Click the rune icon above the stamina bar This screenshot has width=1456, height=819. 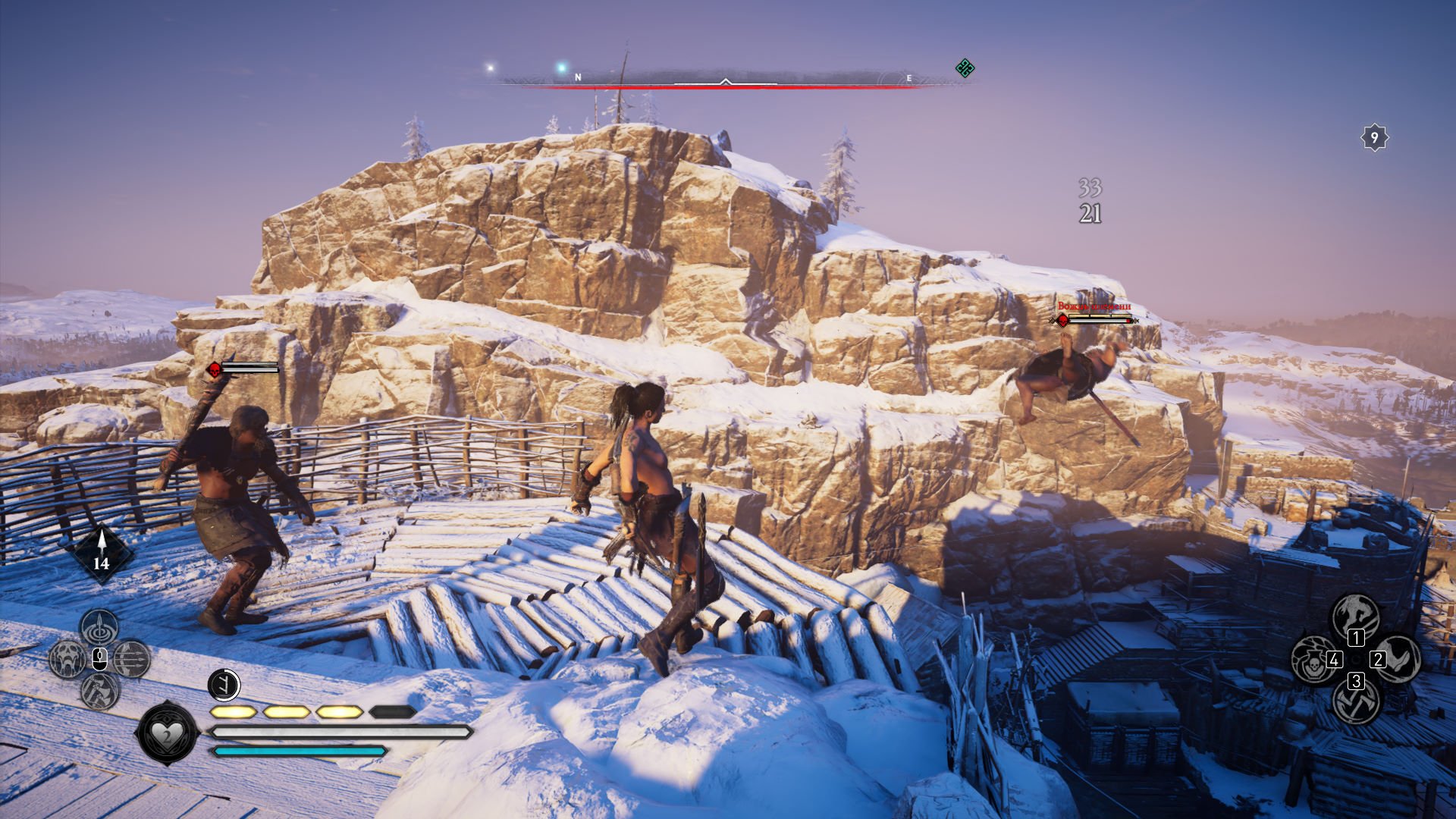pyautogui.click(x=224, y=685)
